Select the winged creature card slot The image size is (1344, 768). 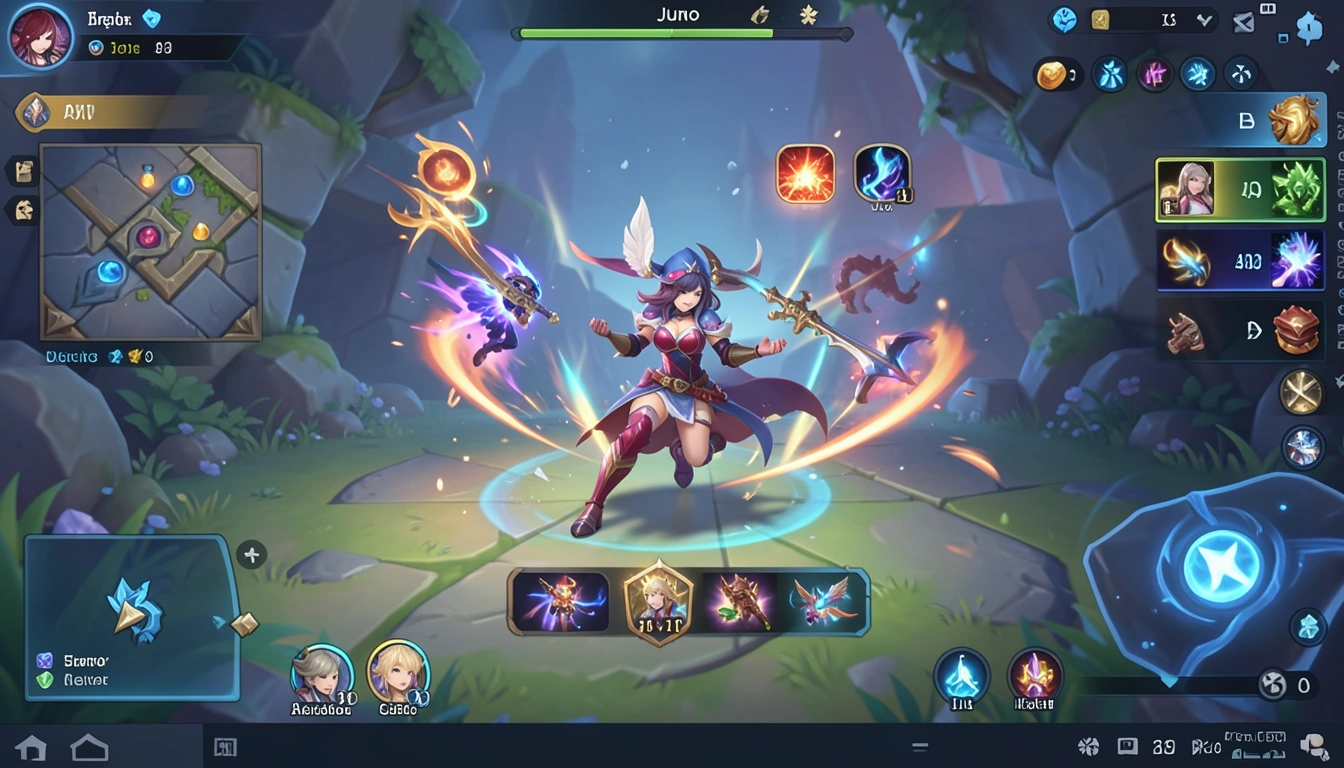pos(826,602)
